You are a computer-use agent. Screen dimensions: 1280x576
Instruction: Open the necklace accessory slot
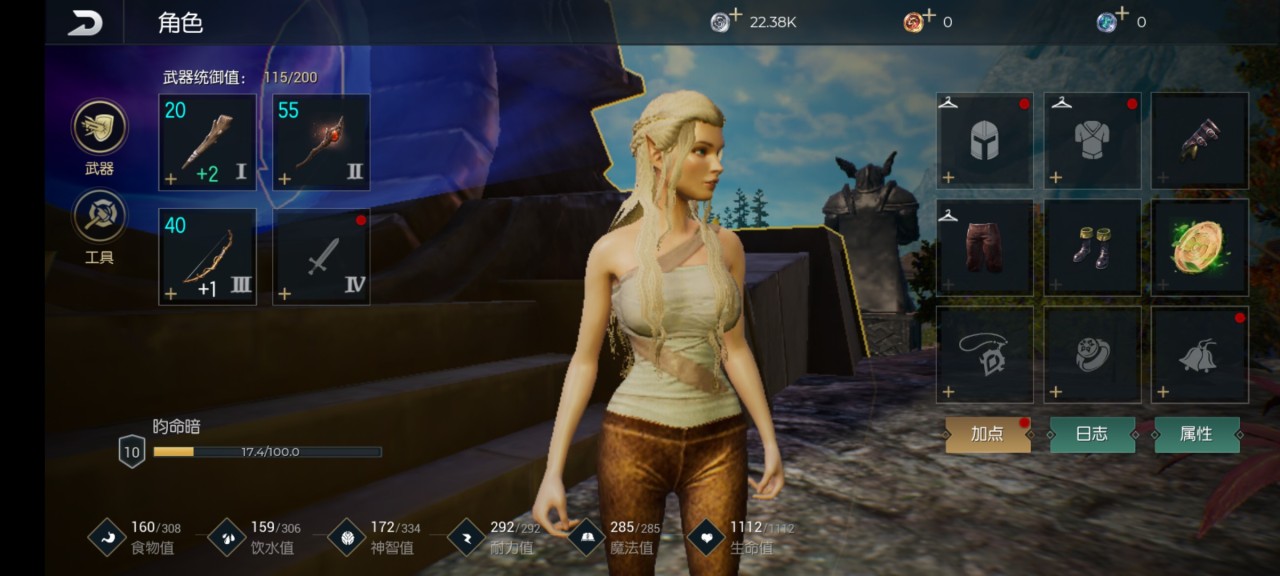[x=985, y=354]
